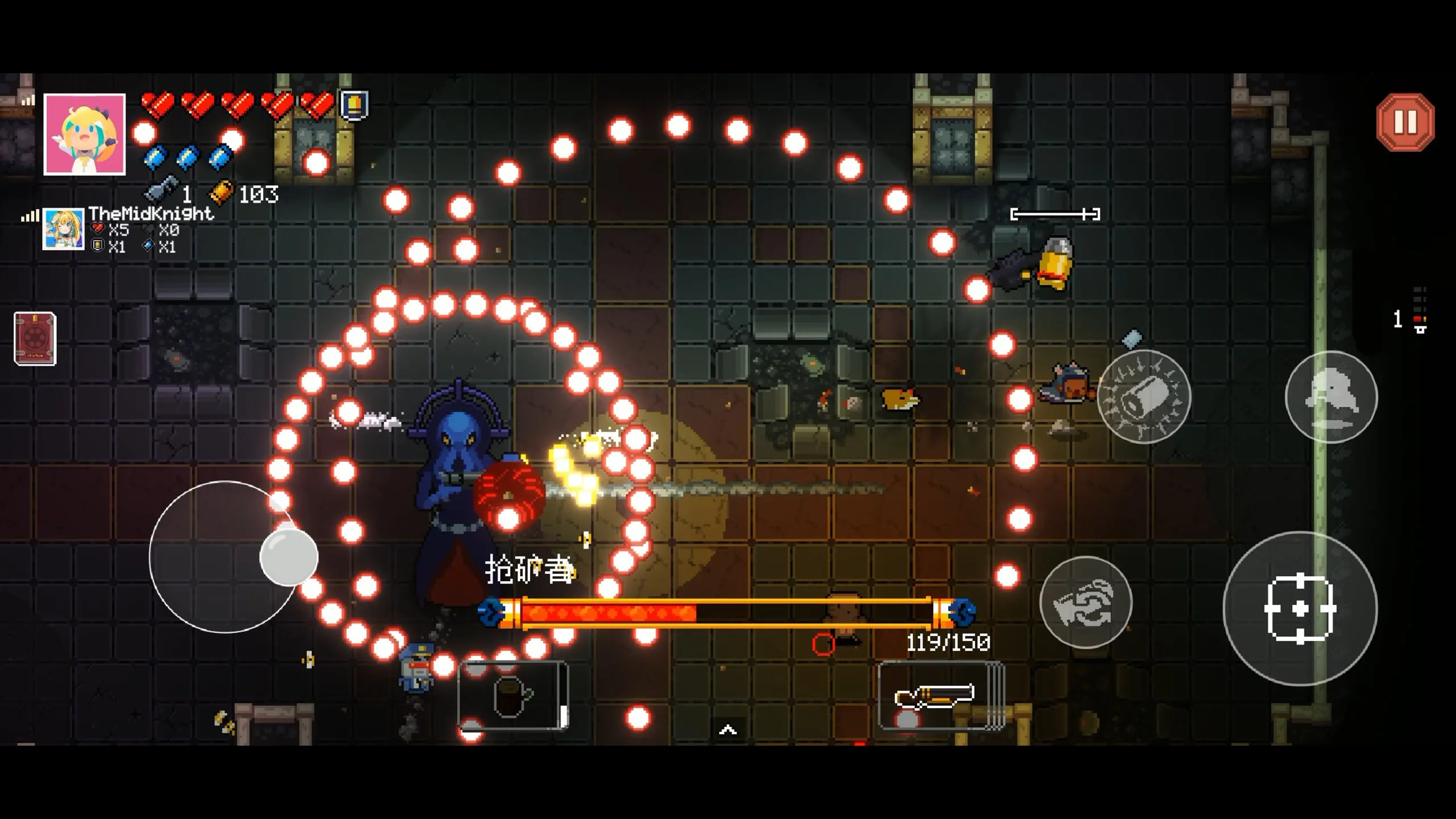The image size is (1456, 819).
Task: Pause the game with the red button
Action: point(1405,122)
